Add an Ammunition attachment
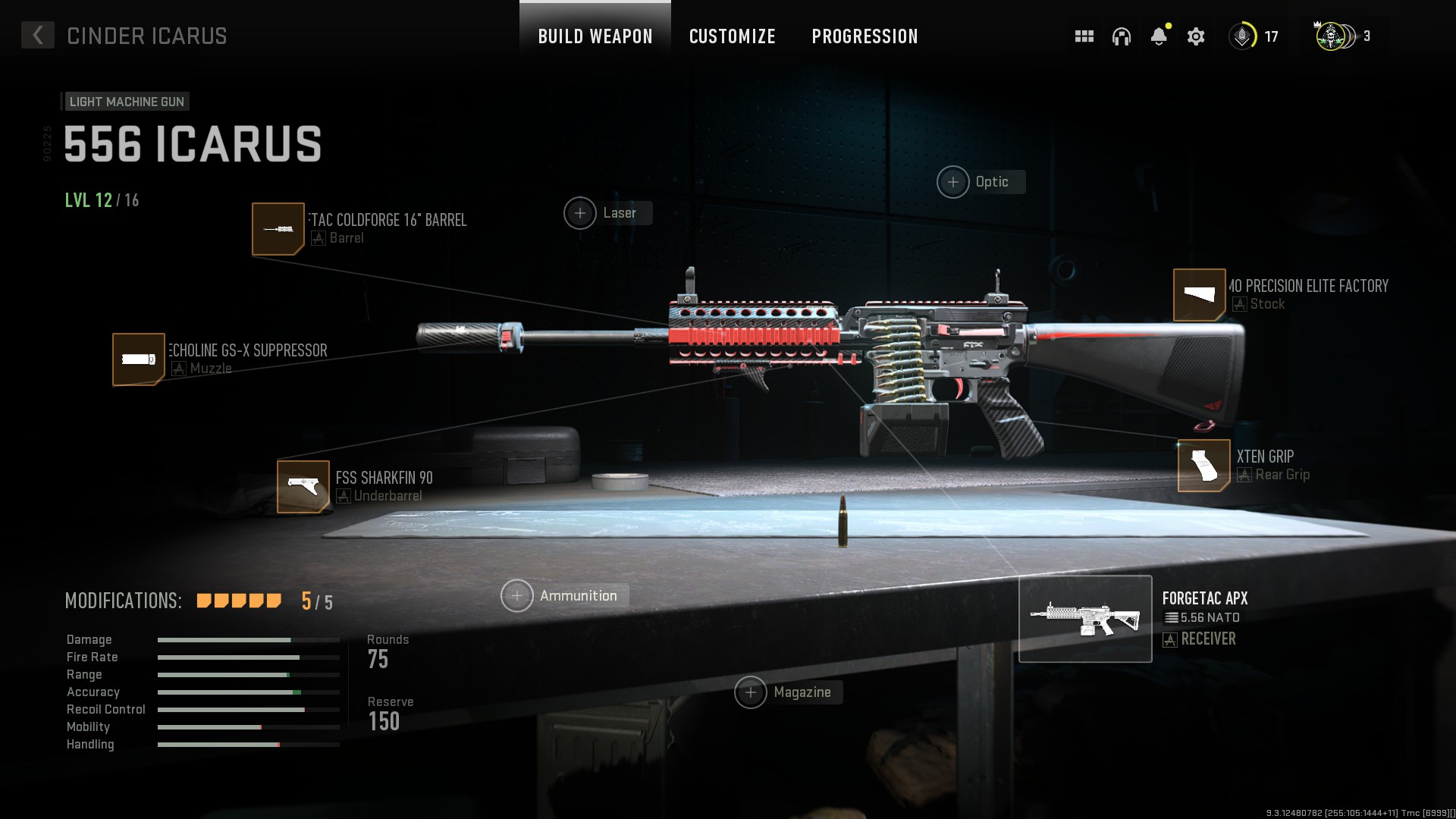 click(517, 596)
